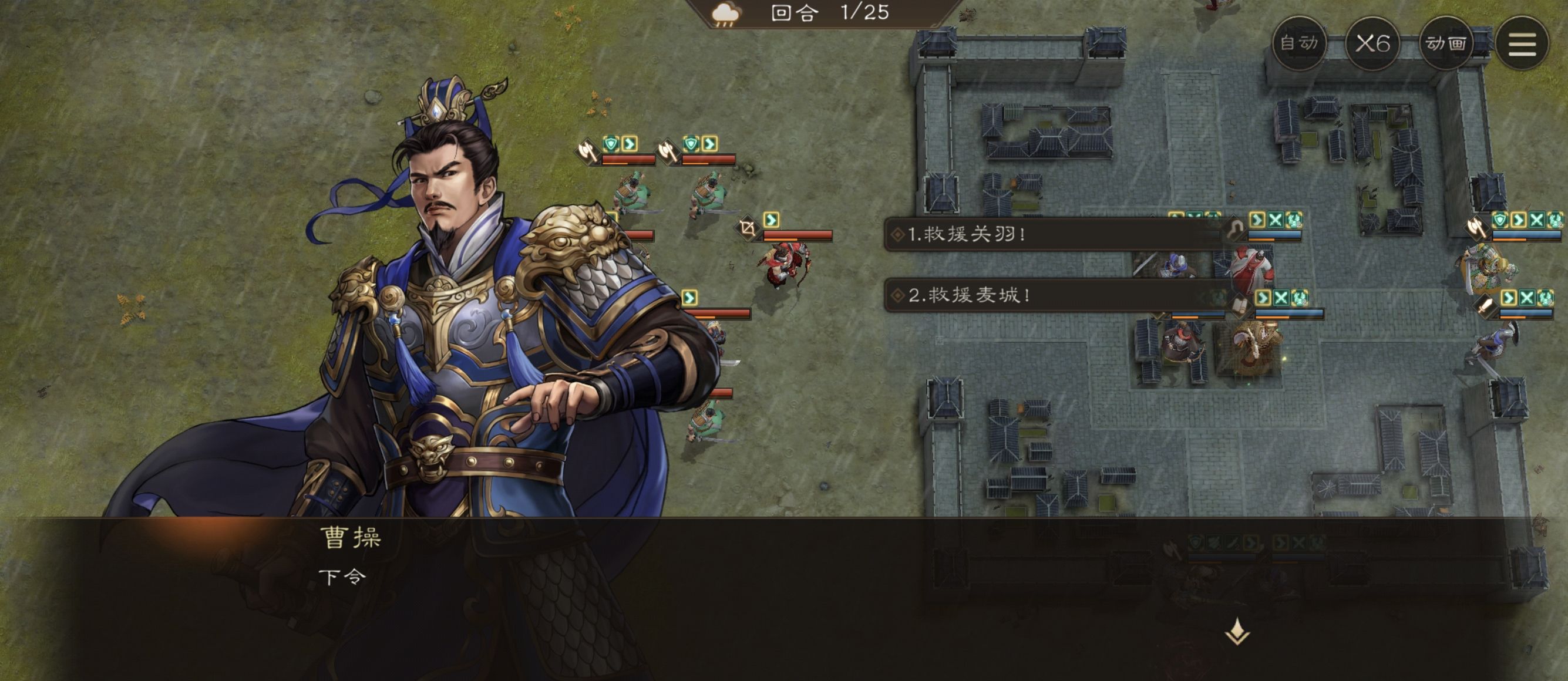The image size is (1568, 681).
Task: Toggle the 动画 animation setting
Action: point(1446,43)
